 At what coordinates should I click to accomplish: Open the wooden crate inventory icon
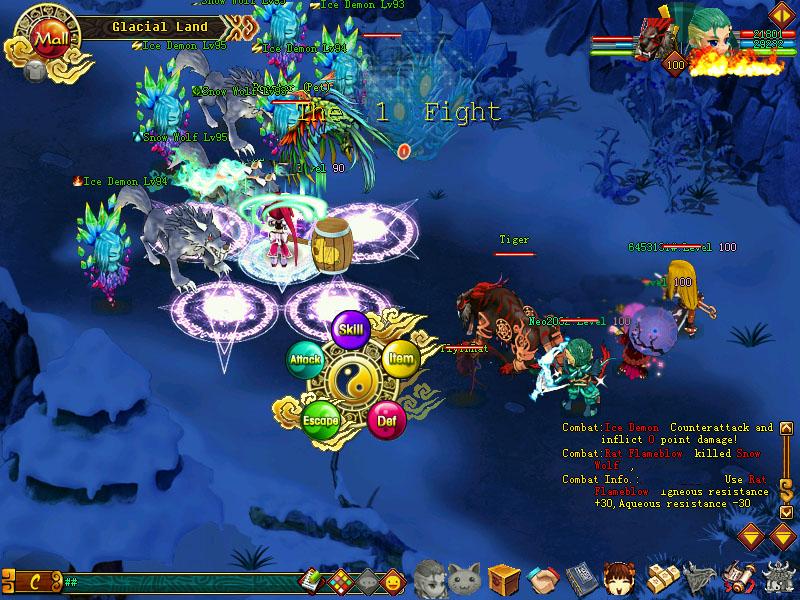click(504, 578)
